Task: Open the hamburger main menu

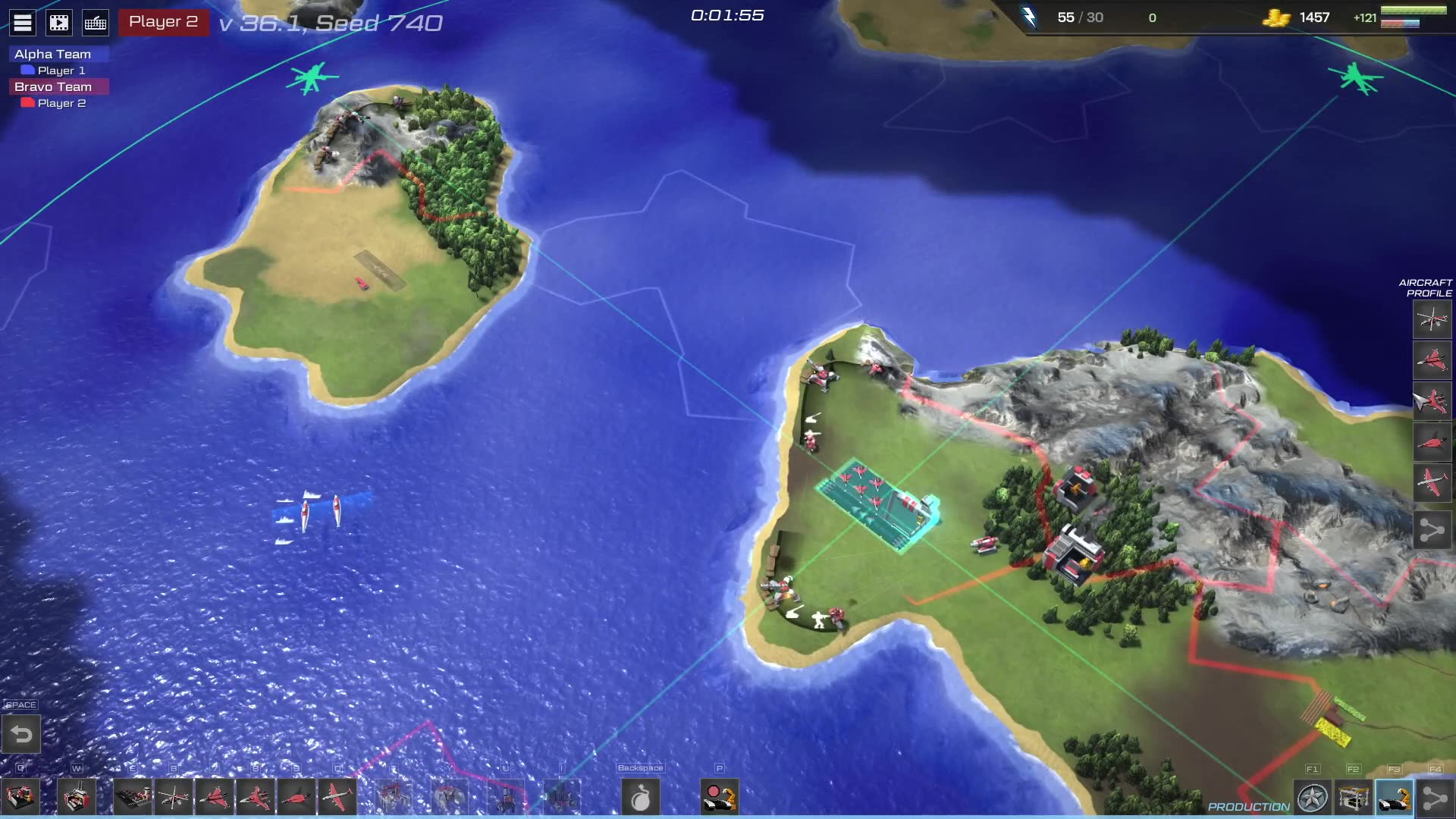Action: 23,23
